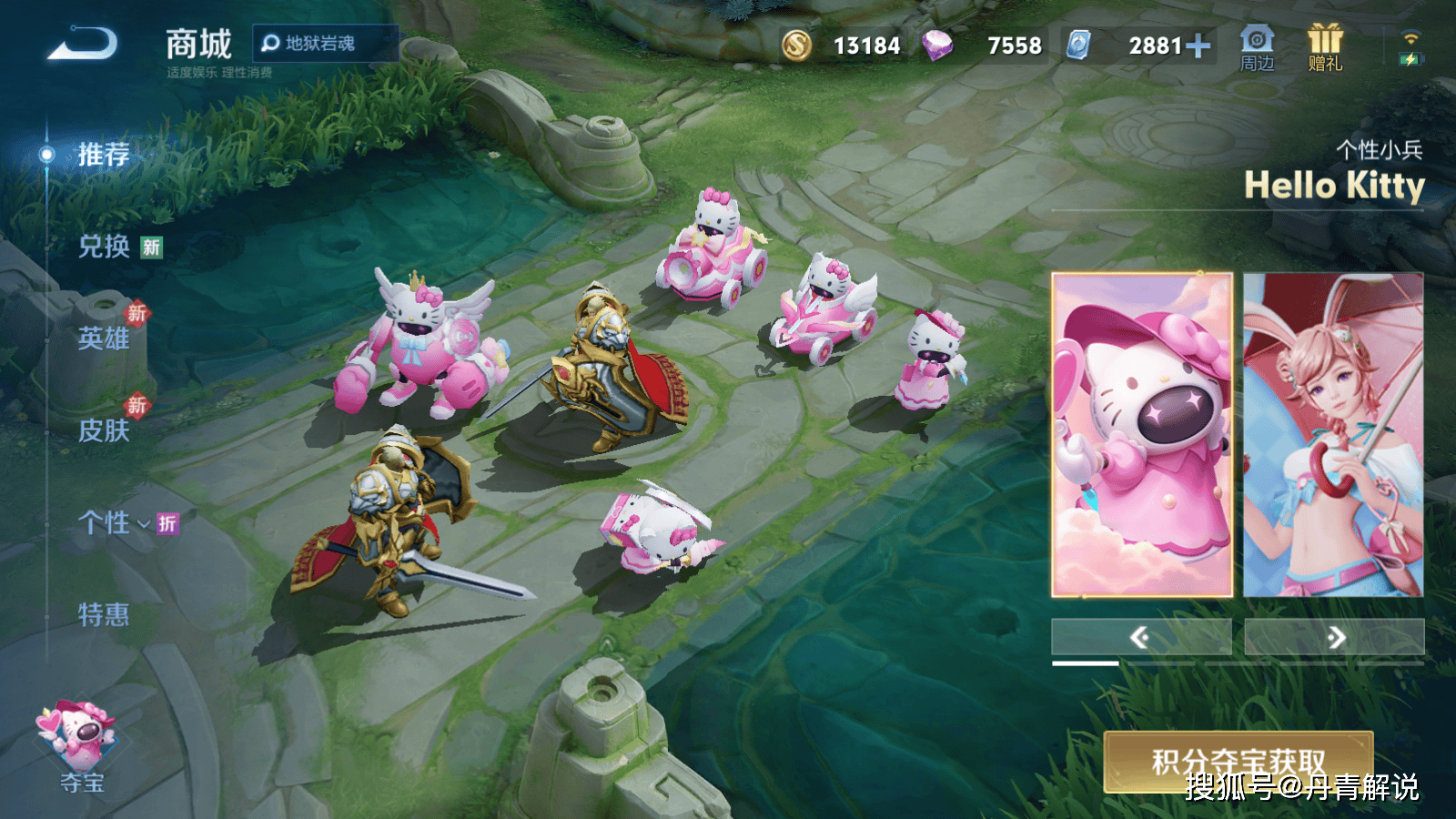Expand the 个性 category
1456x819 pixels.
[113, 522]
